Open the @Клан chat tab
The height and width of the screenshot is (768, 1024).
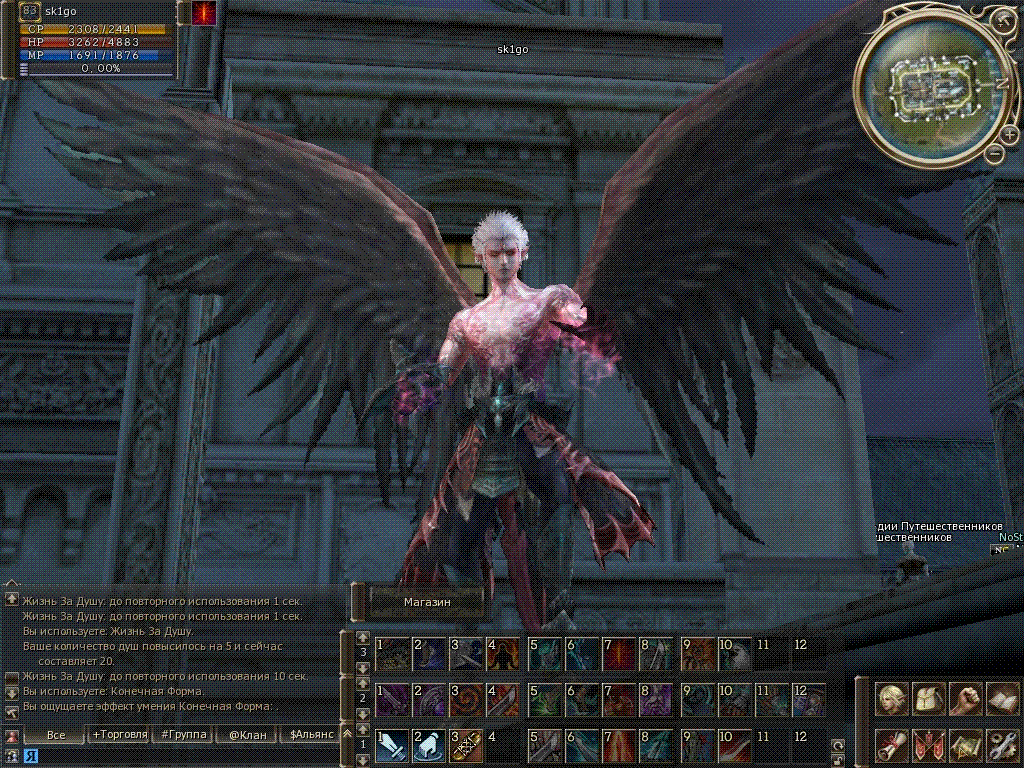coord(246,735)
